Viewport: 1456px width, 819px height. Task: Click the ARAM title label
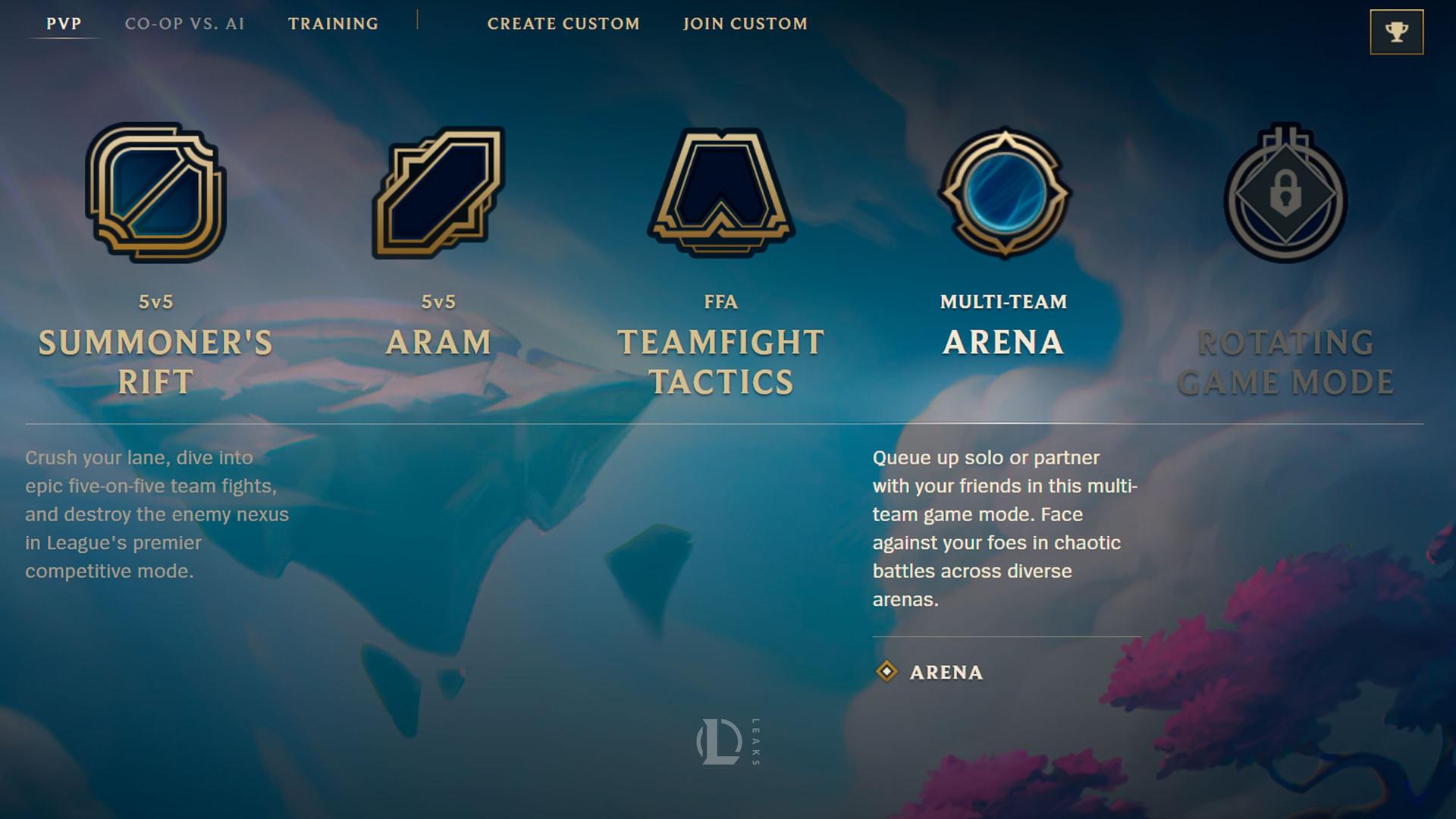click(438, 343)
